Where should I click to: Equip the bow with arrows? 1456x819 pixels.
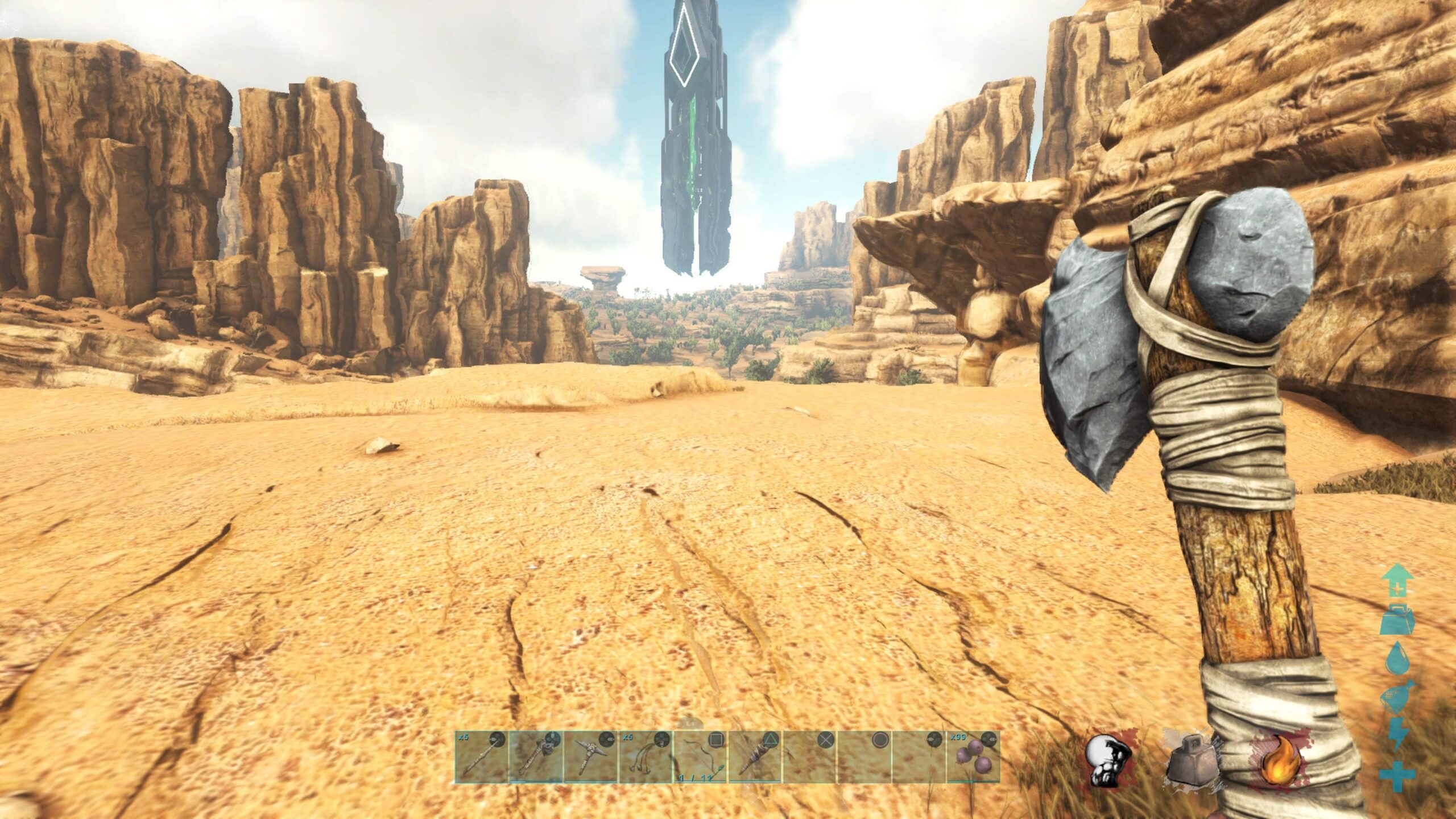click(x=700, y=756)
